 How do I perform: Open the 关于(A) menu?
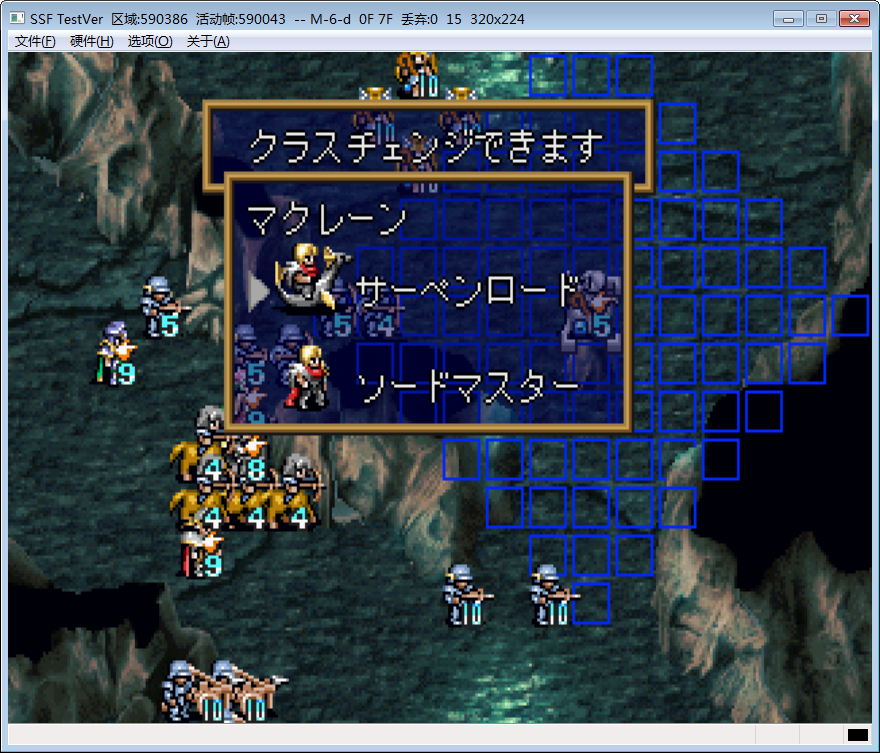pos(208,41)
